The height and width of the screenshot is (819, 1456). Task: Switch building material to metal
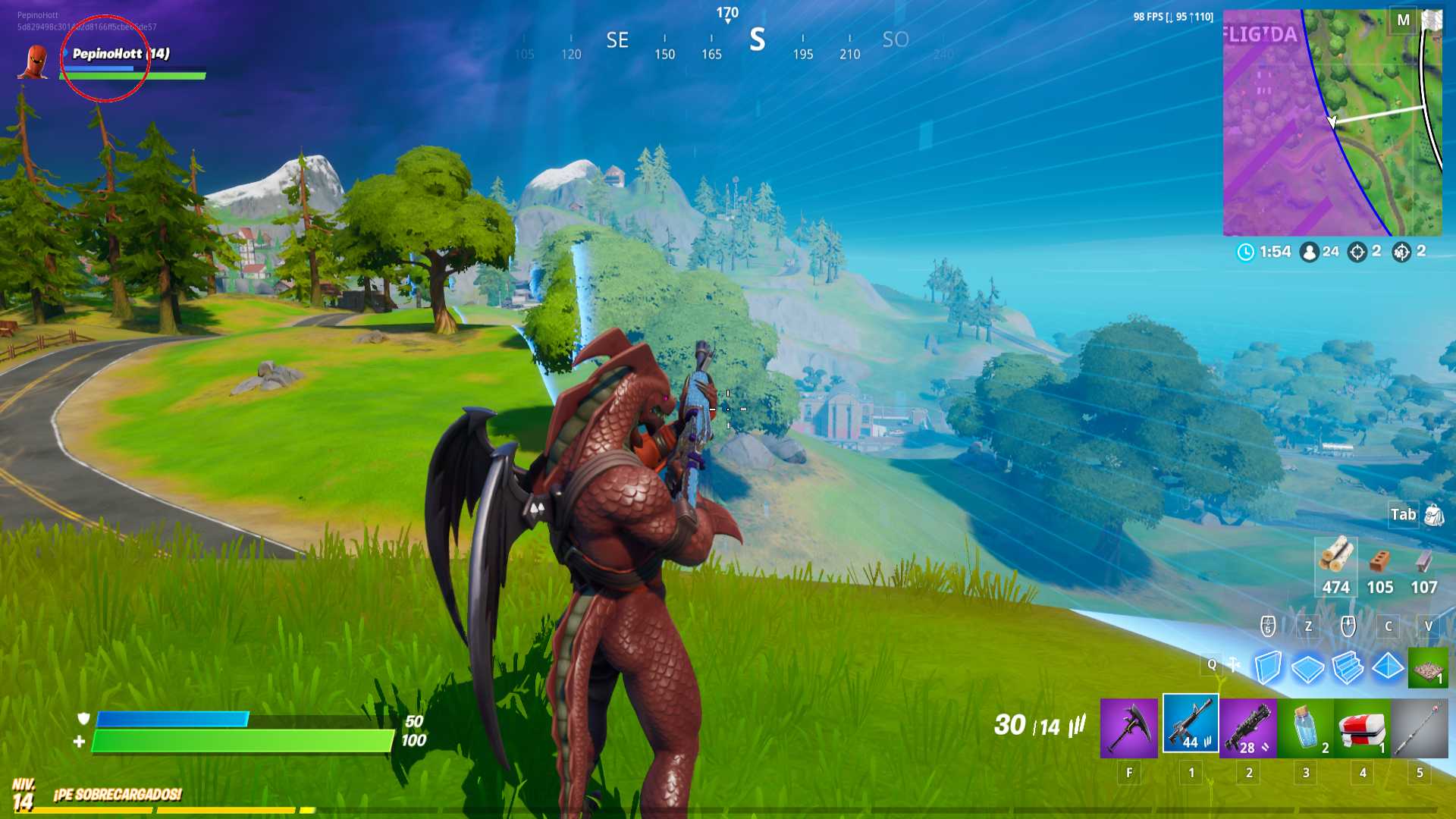point(1423,566)
